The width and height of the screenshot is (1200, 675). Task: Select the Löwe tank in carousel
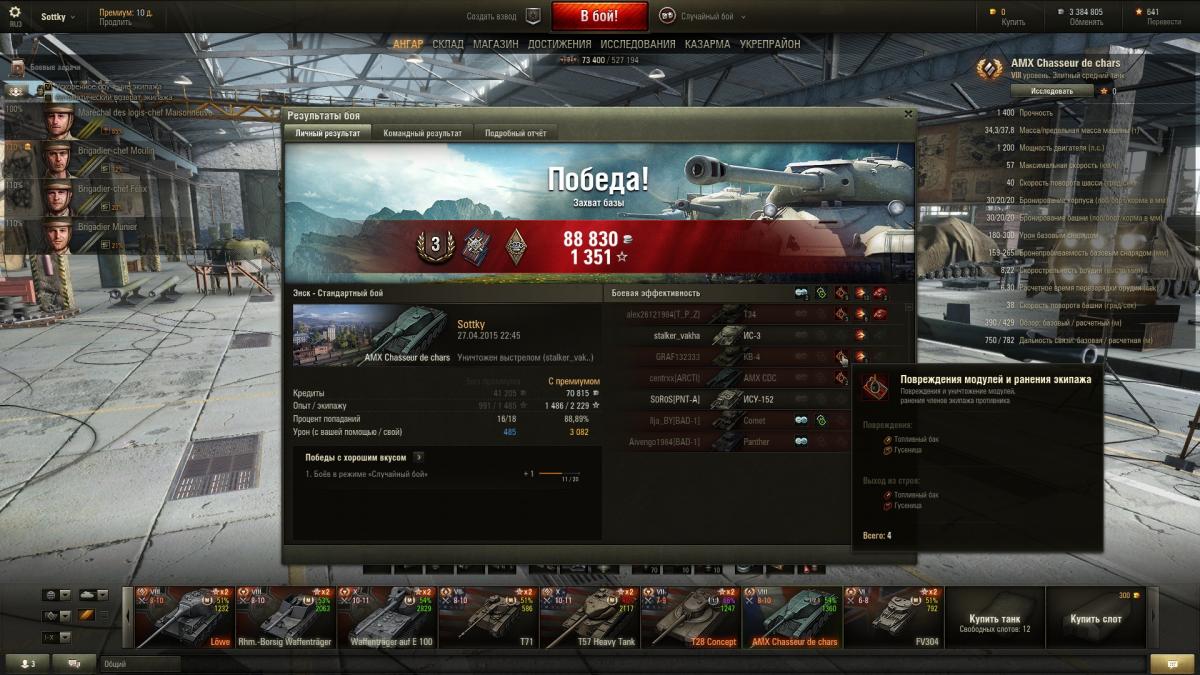point(183,617)
